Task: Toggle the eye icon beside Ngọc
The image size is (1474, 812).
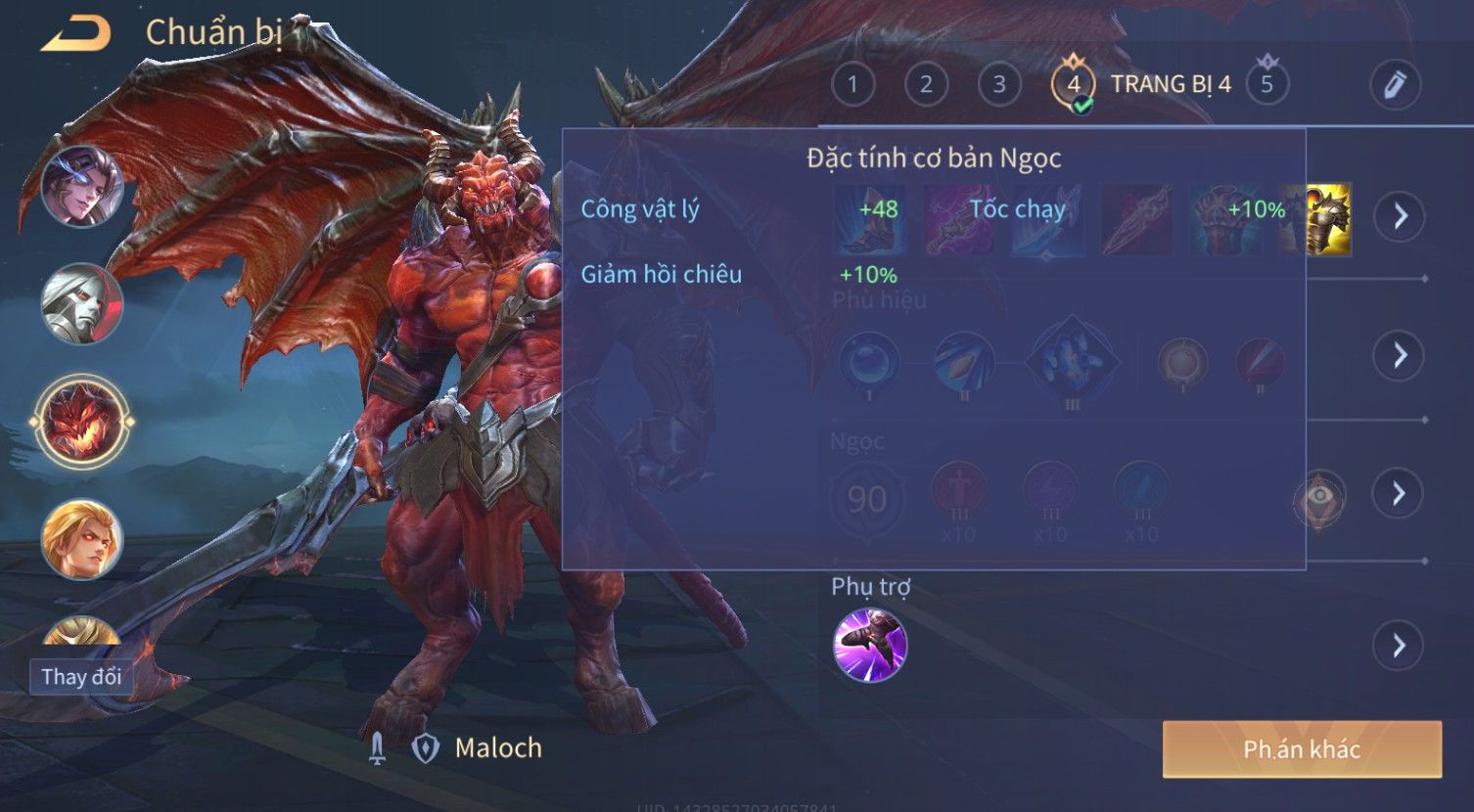Action: coord(1319,497)
